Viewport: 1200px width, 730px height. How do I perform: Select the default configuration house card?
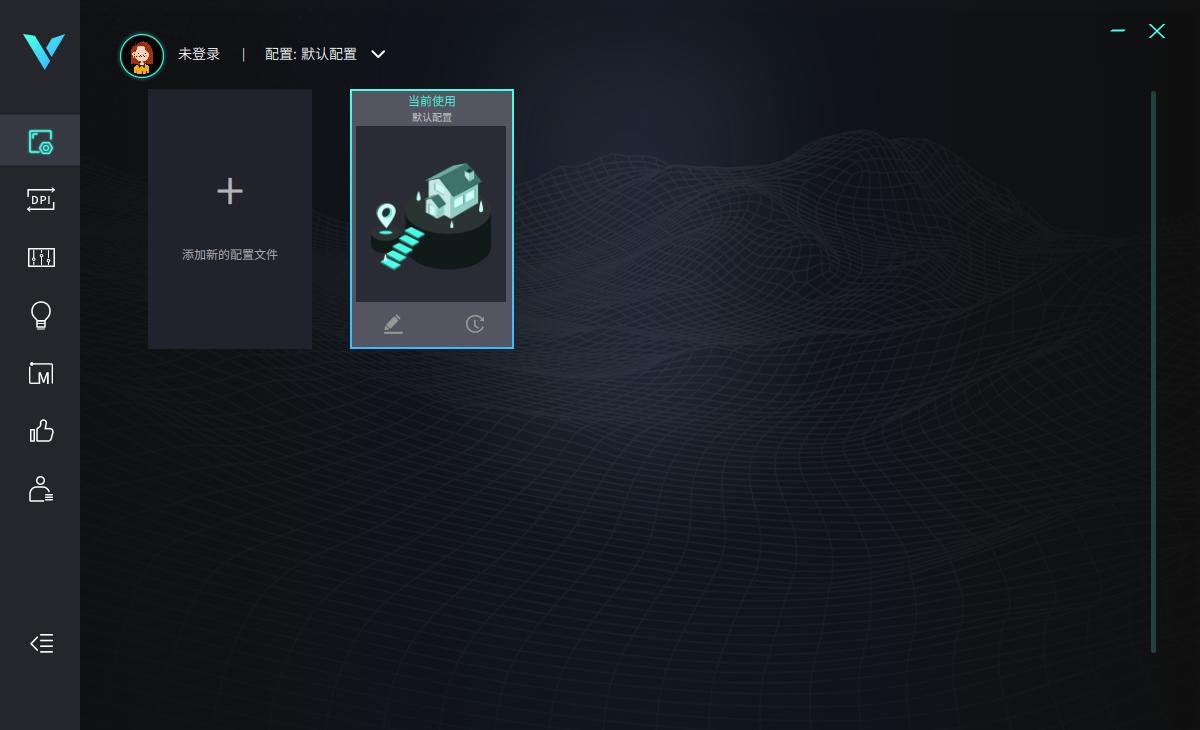[x=431, y=213]
